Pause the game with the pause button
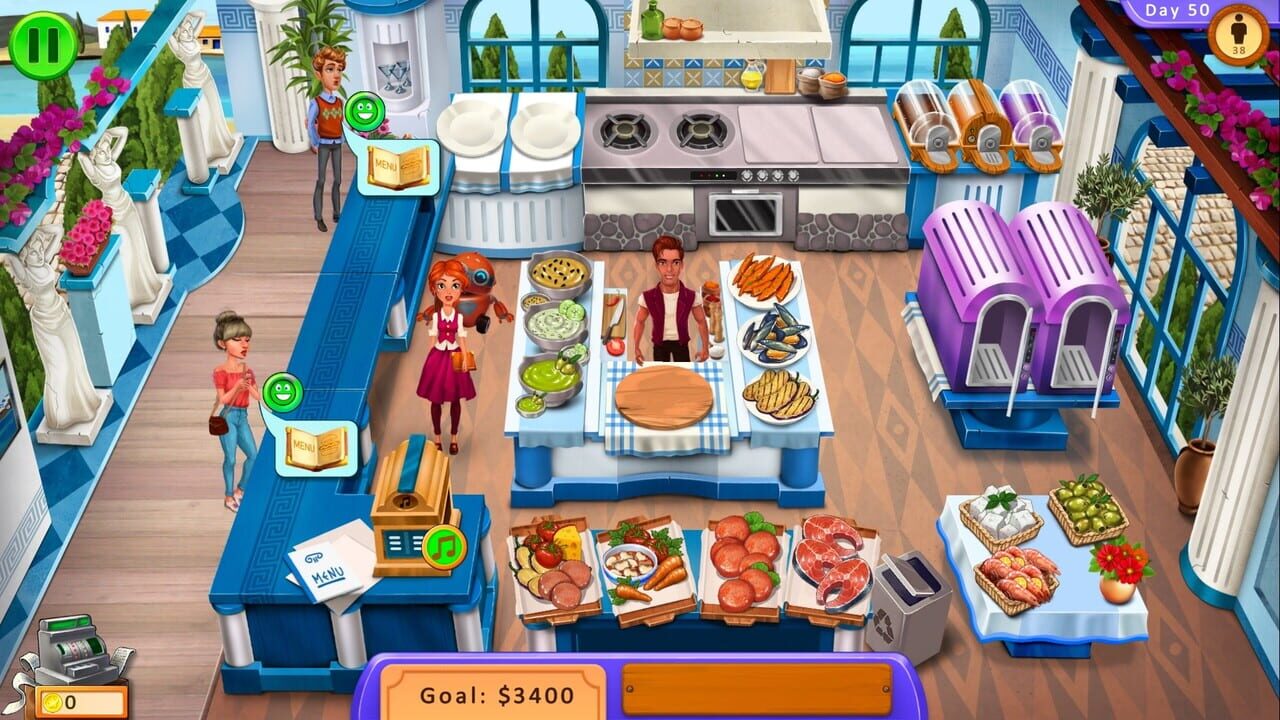This screenshot has height=720, width=1280. coord(41,44)
